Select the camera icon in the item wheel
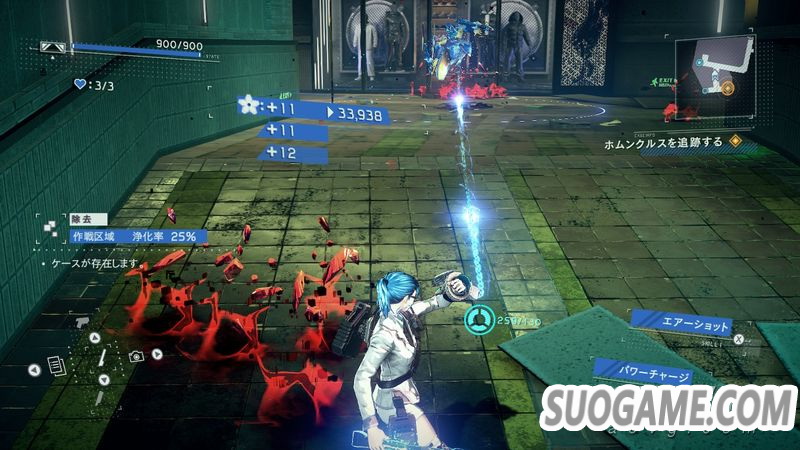Viewport: 800px width, 450px height. 135,355
